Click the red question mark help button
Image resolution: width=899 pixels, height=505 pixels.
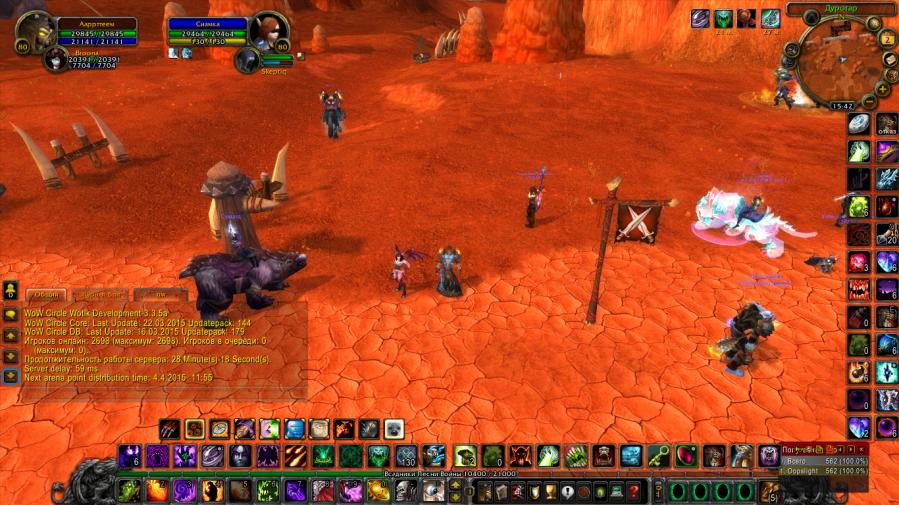point(632,491)
